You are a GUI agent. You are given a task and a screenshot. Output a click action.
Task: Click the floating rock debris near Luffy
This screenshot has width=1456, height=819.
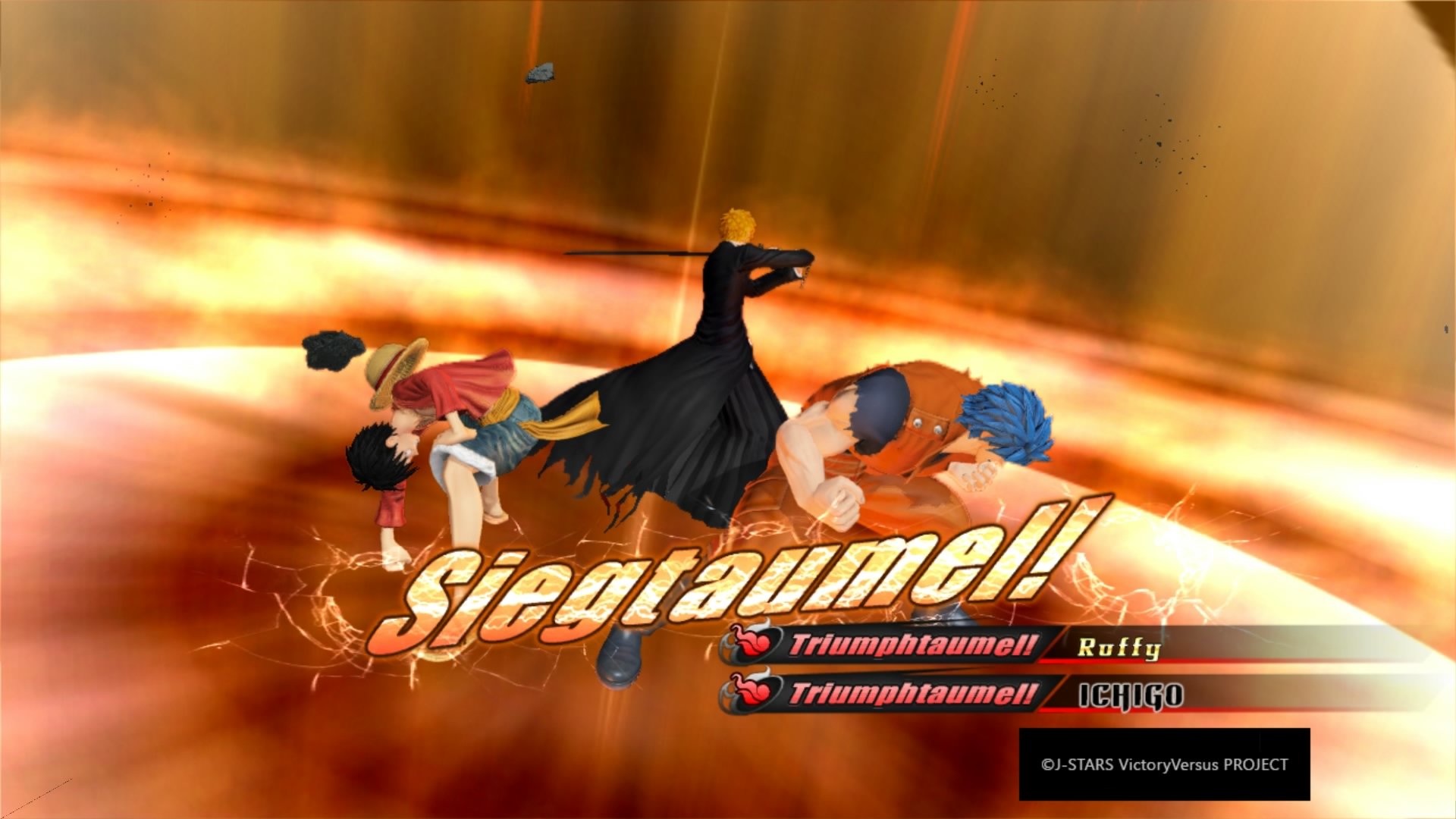(331, 349)
